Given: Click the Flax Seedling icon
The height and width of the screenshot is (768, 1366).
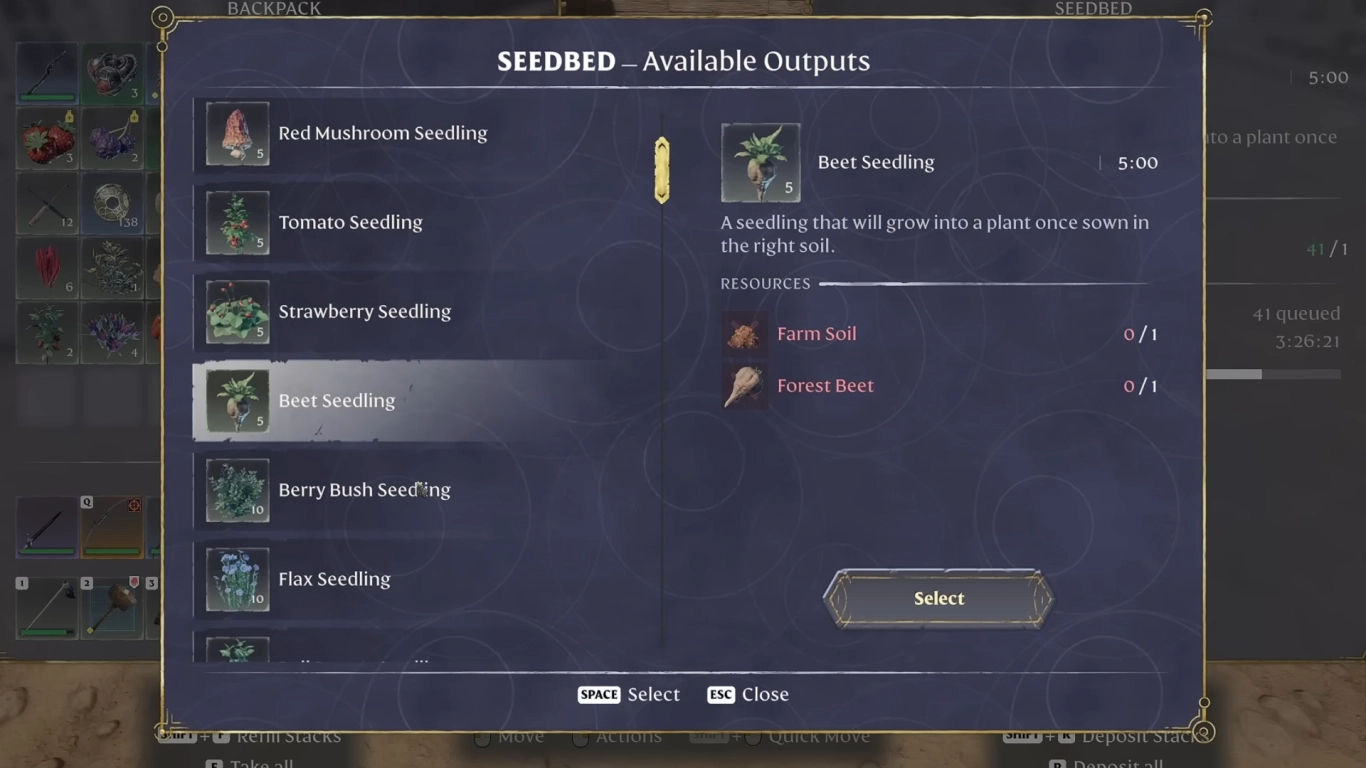Looking at the screenshot, I should click(x=237, y=578).
